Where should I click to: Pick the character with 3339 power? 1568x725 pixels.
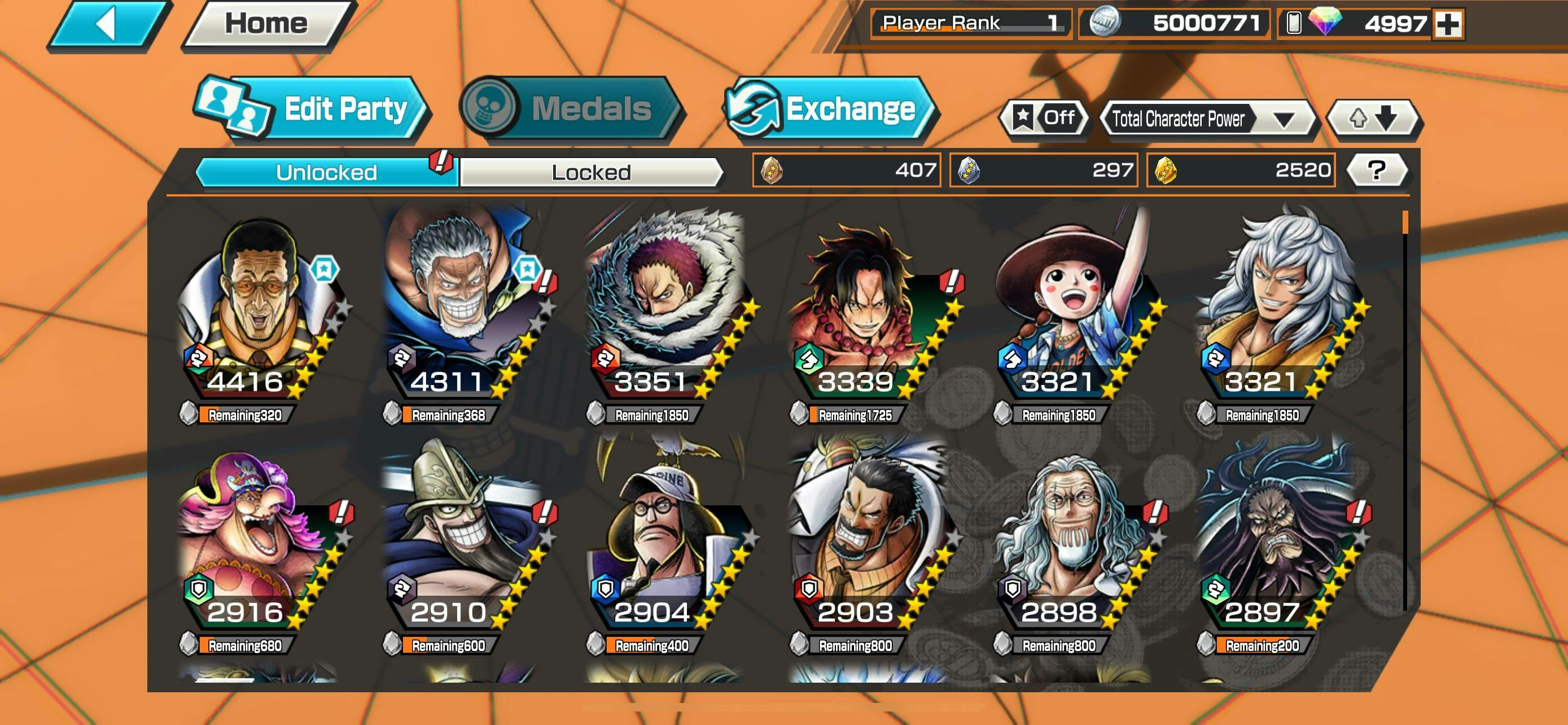[x=869, y=311]
